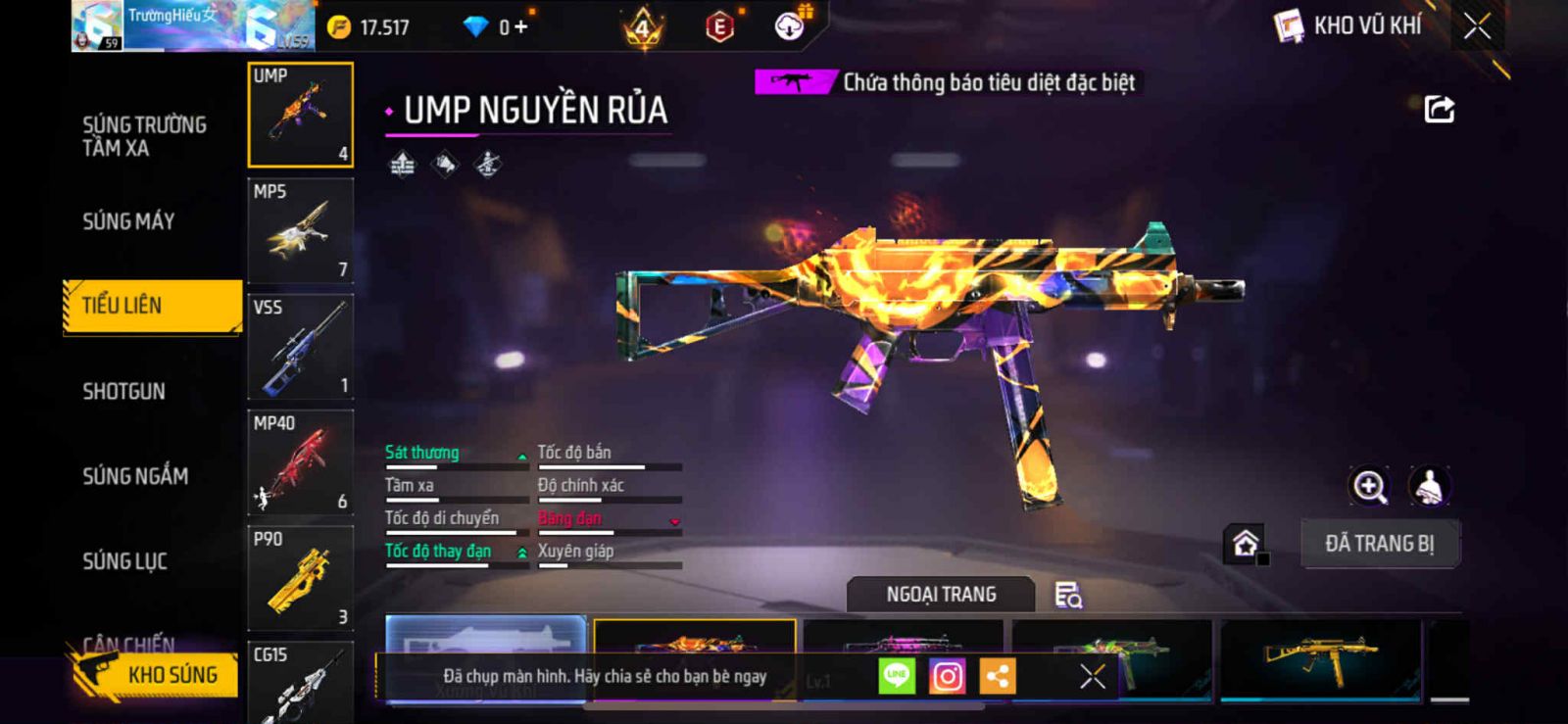Share screenshot via LINE
Screen dimensions: 1568x724
pos(896,676)
